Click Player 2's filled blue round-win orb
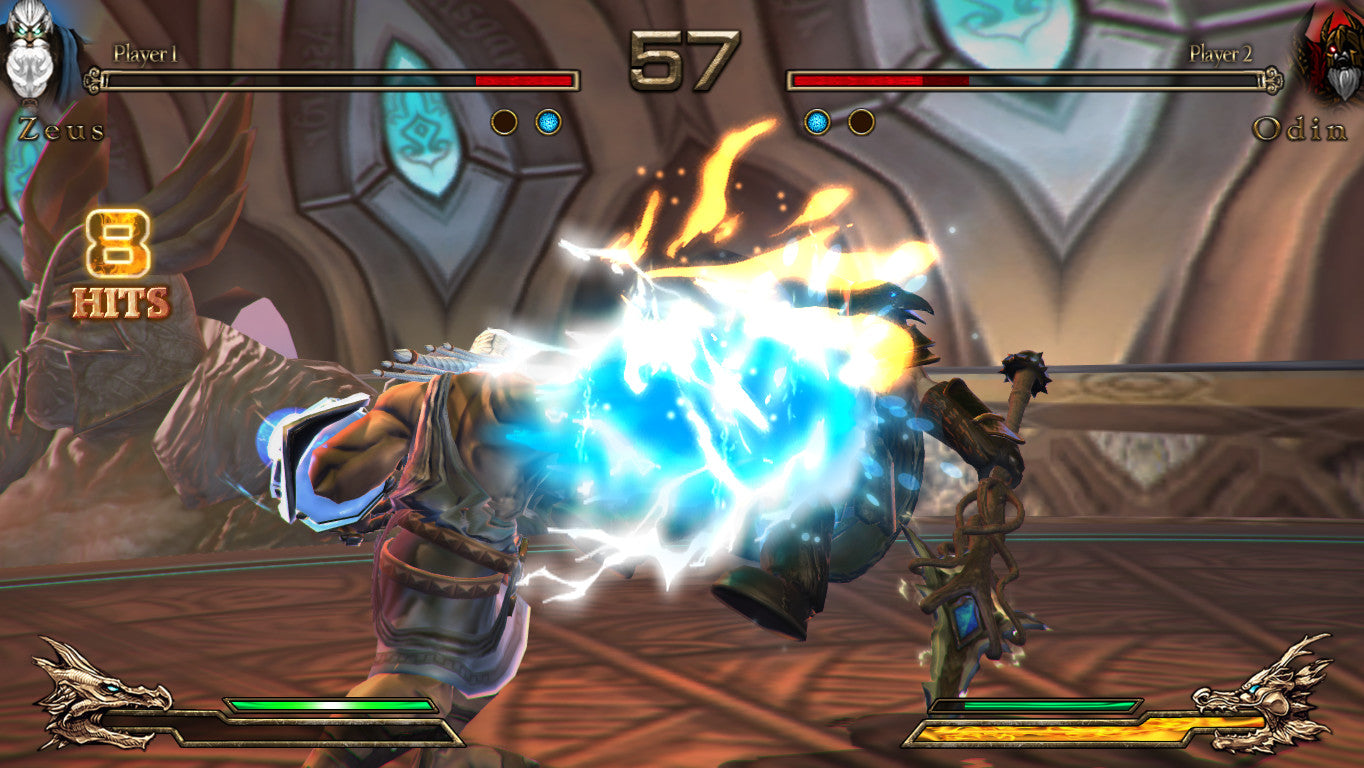This screenshot has width=1364, height=768. 818,123
